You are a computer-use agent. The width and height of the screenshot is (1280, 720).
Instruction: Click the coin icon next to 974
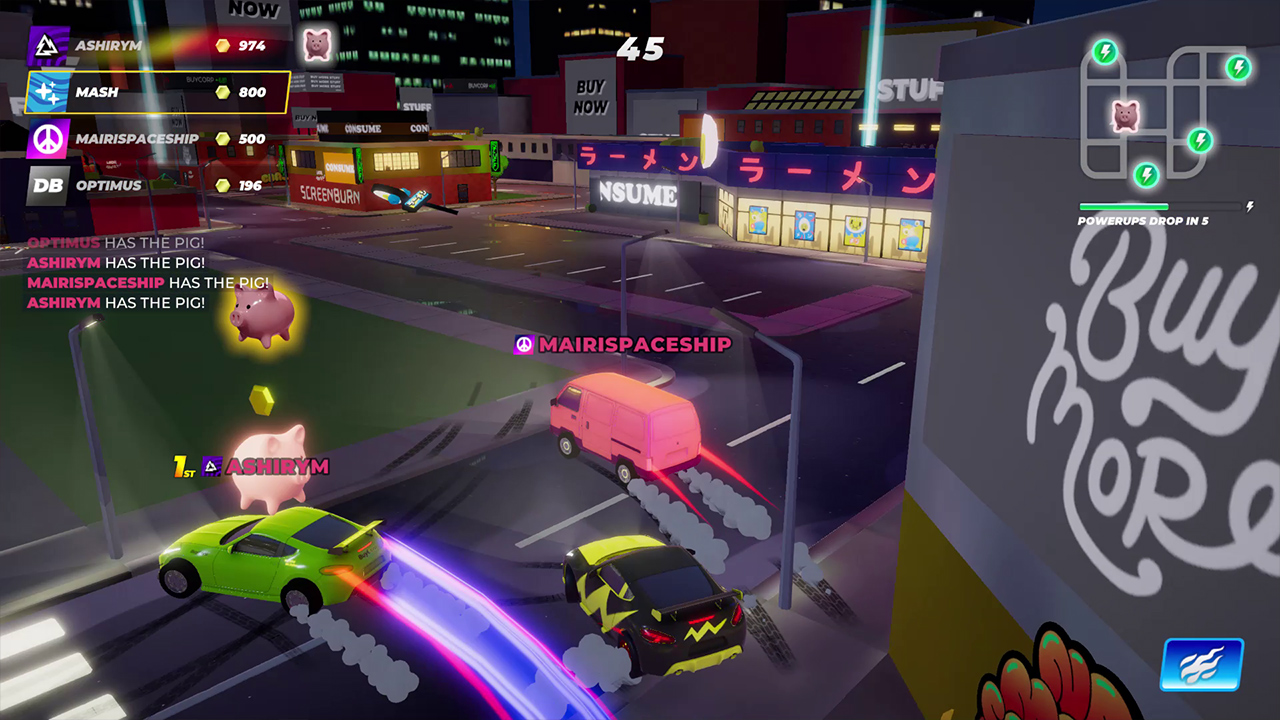coord(222,46)
